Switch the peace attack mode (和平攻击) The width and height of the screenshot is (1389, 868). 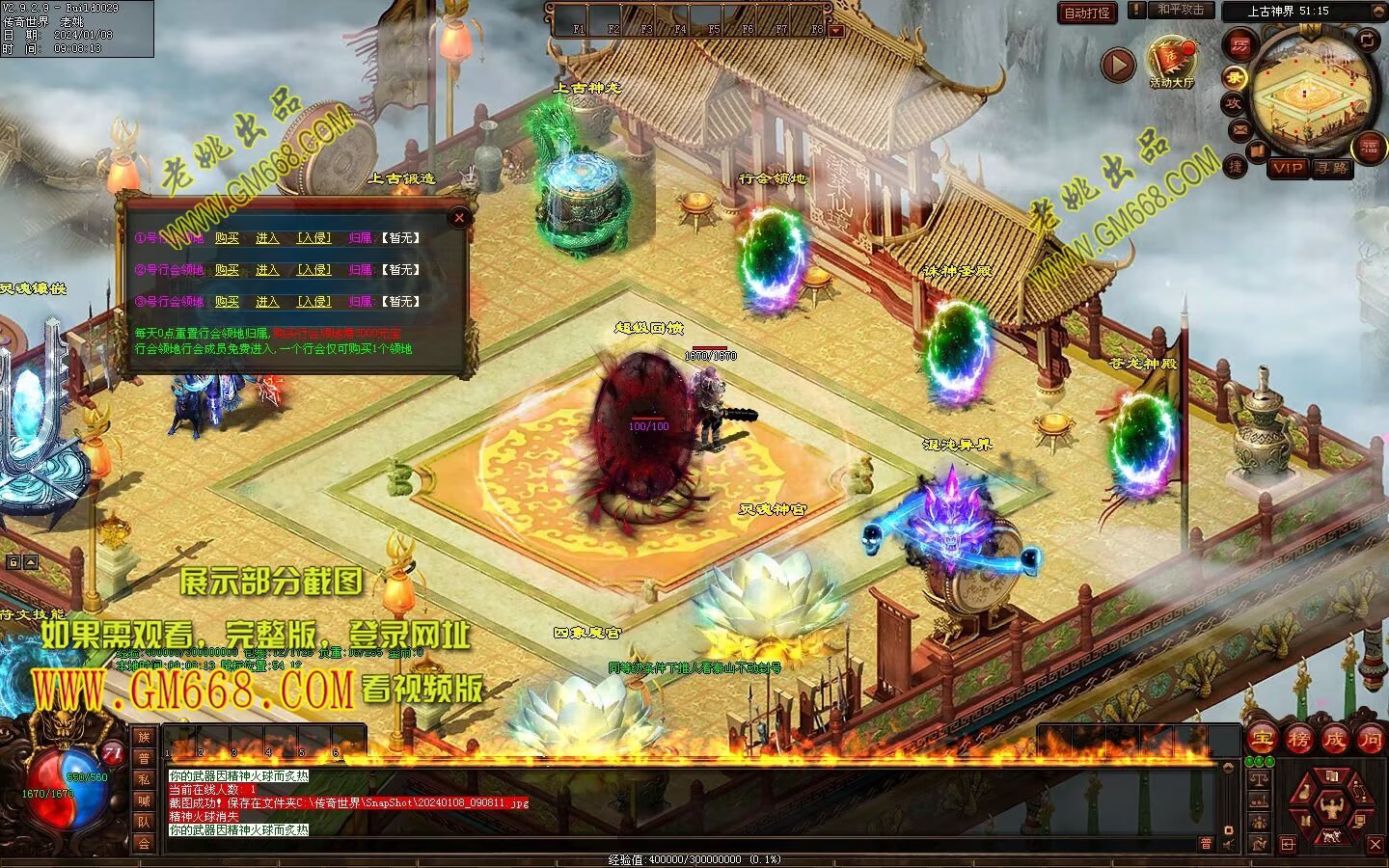[x=1180, y=10]
